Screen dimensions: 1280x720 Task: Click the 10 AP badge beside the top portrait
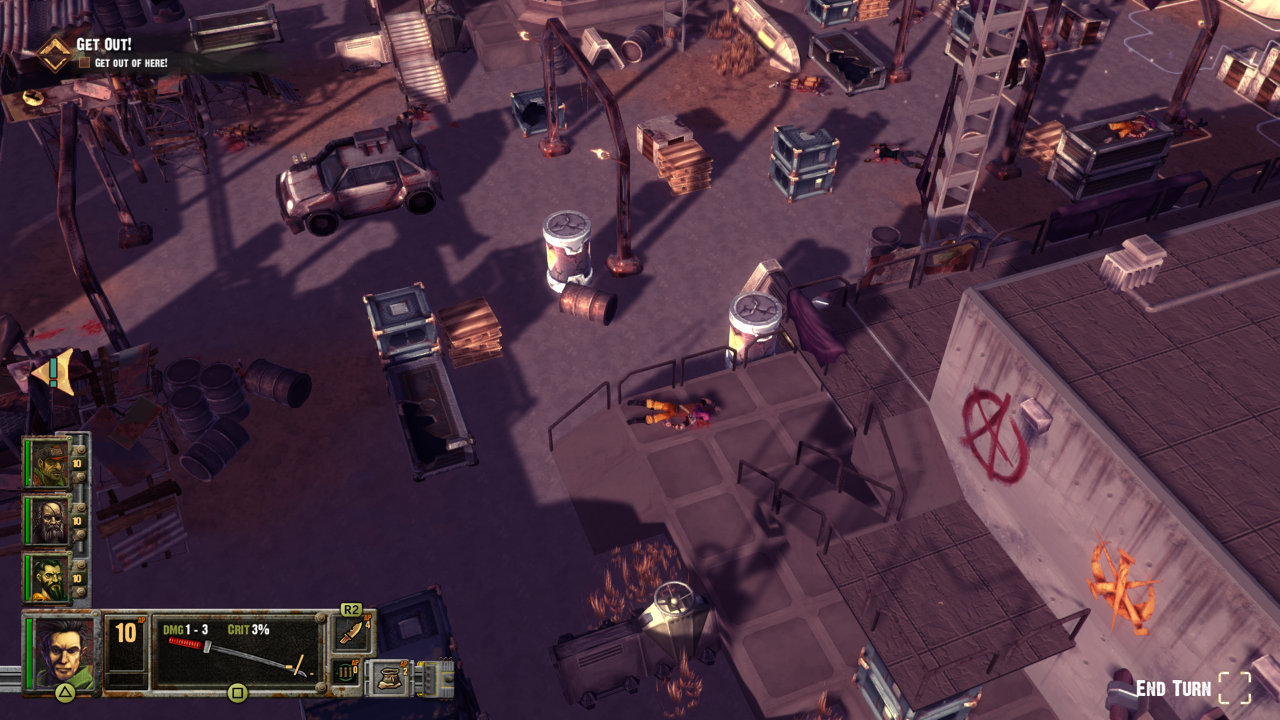click(x=76, y=462)
